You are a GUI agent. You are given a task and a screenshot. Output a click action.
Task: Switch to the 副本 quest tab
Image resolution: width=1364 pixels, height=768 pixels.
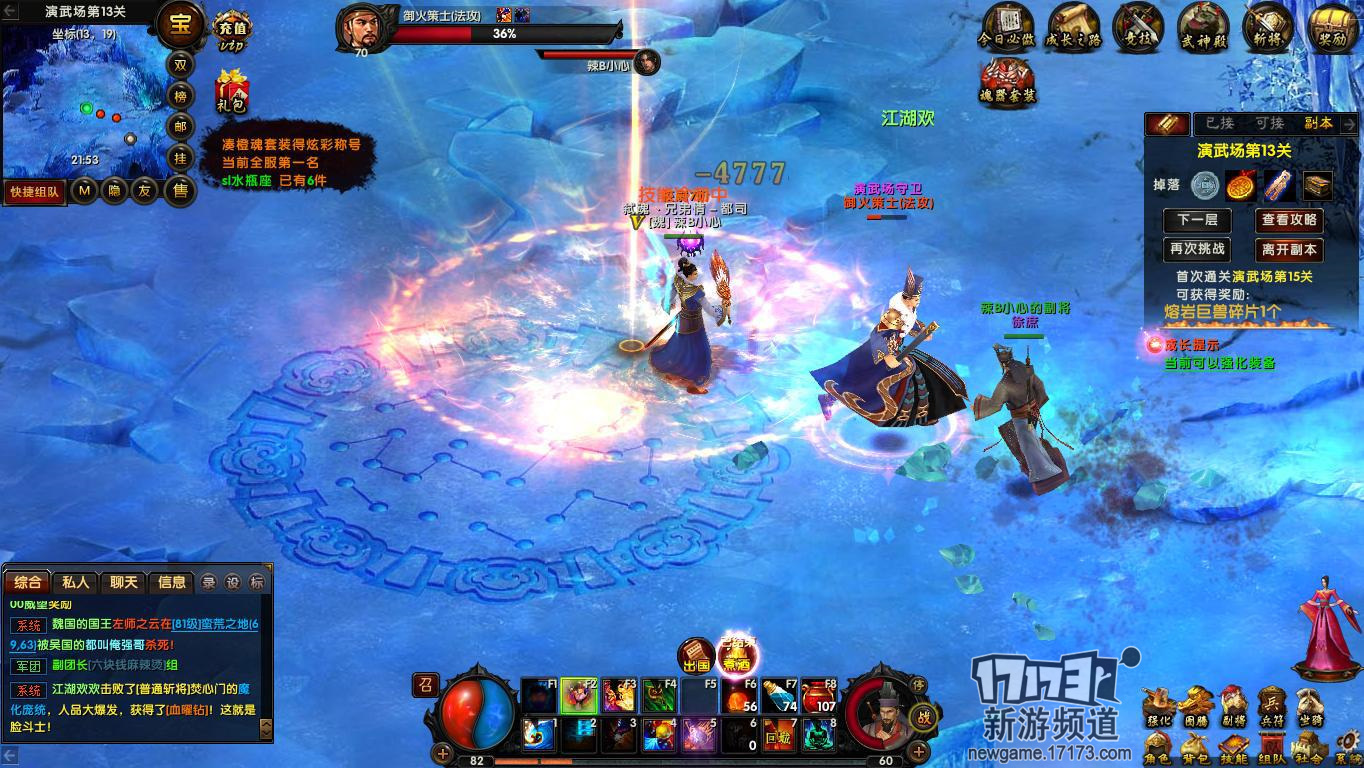coord(1318,123)
